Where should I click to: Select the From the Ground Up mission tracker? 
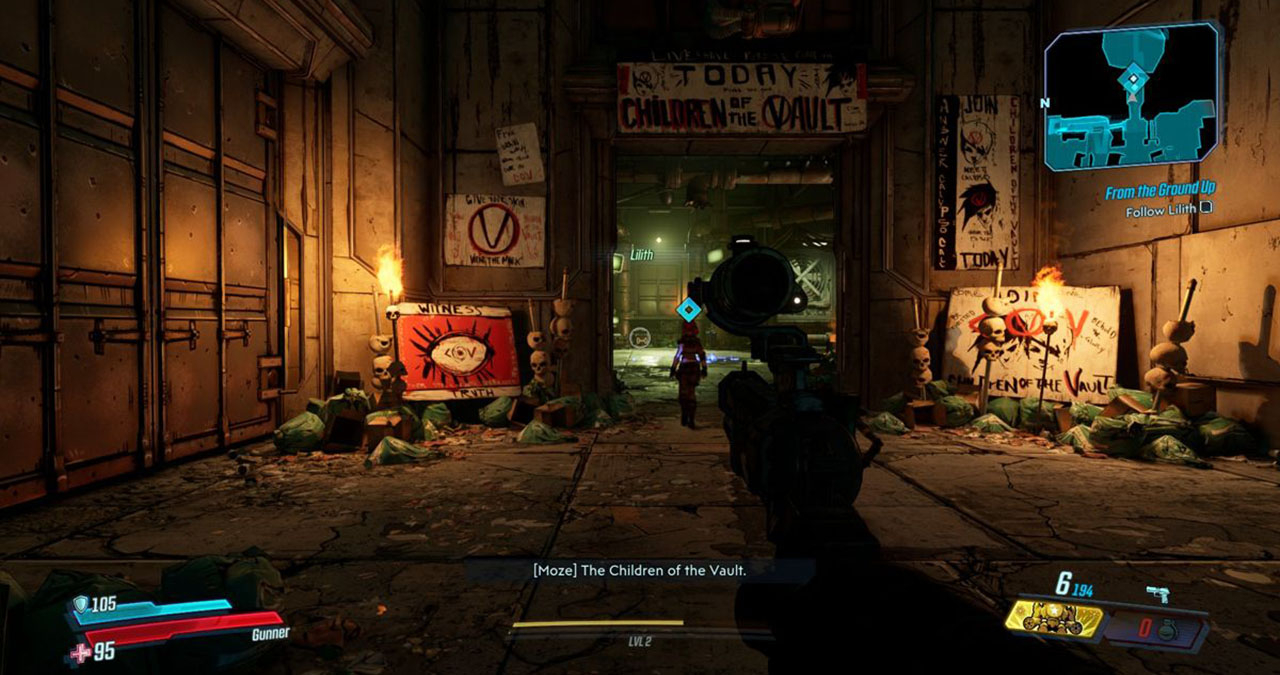click(x=1159, y=191)
